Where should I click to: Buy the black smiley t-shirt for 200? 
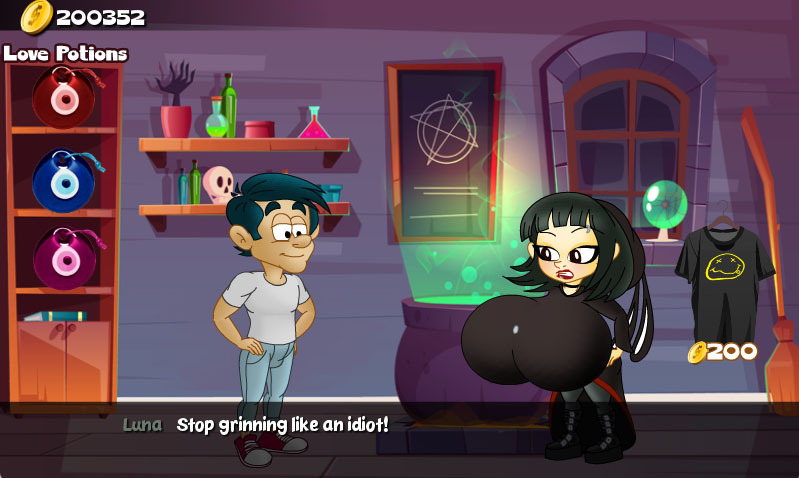click(x=724, y=270)
